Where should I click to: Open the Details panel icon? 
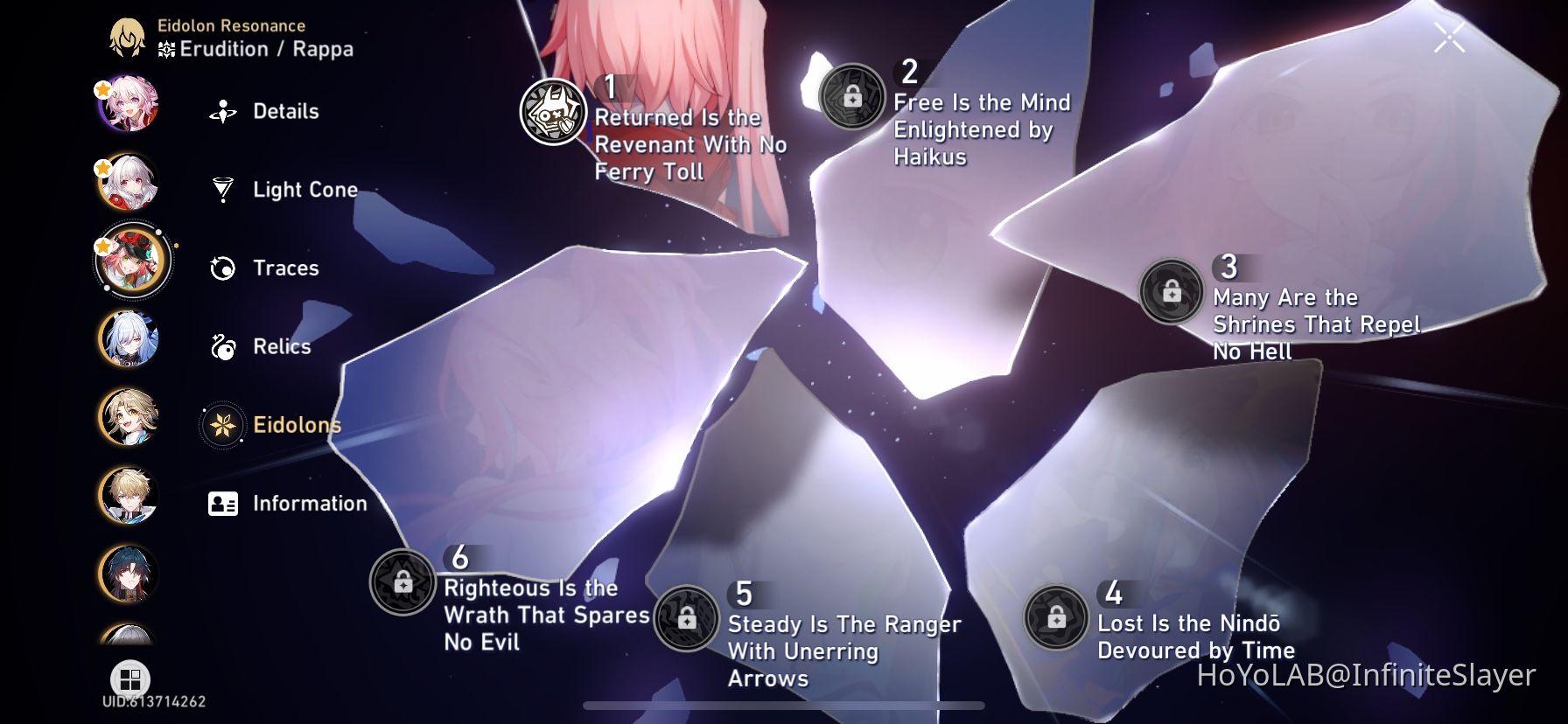[224, 111]
